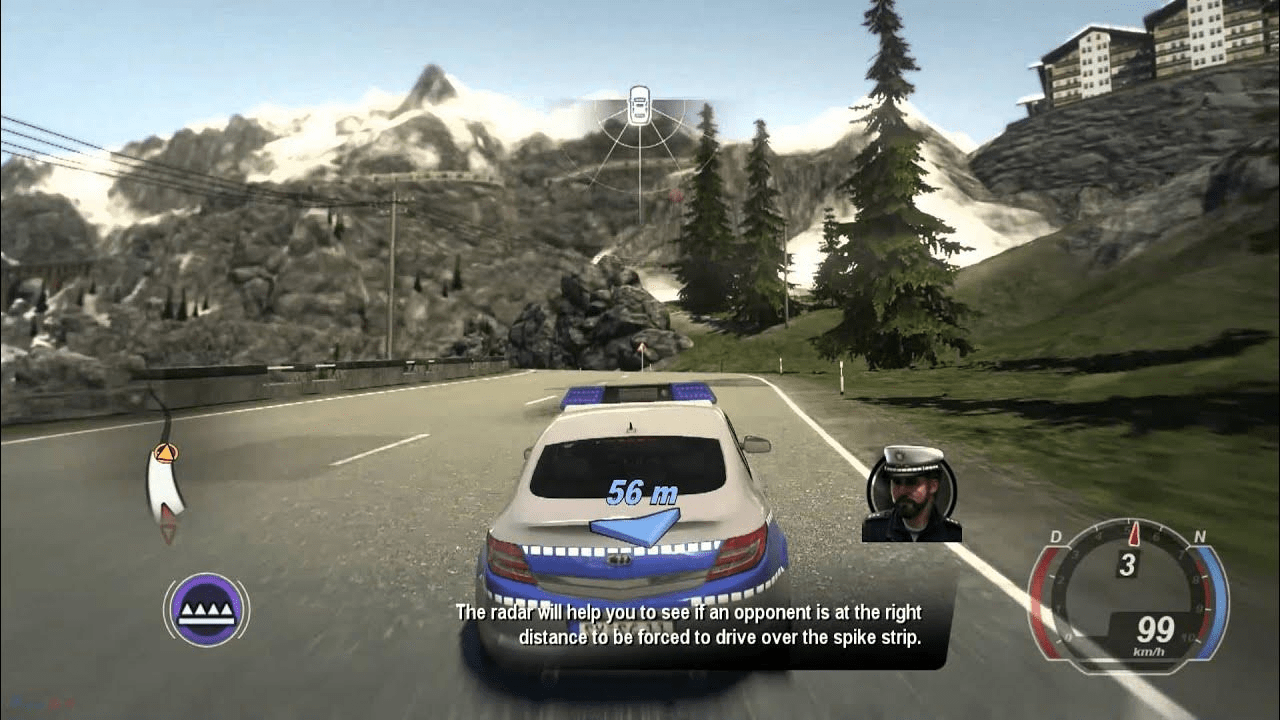Select the police officer portrait
The image size is (1280, 720).
[x=911, y=494]
